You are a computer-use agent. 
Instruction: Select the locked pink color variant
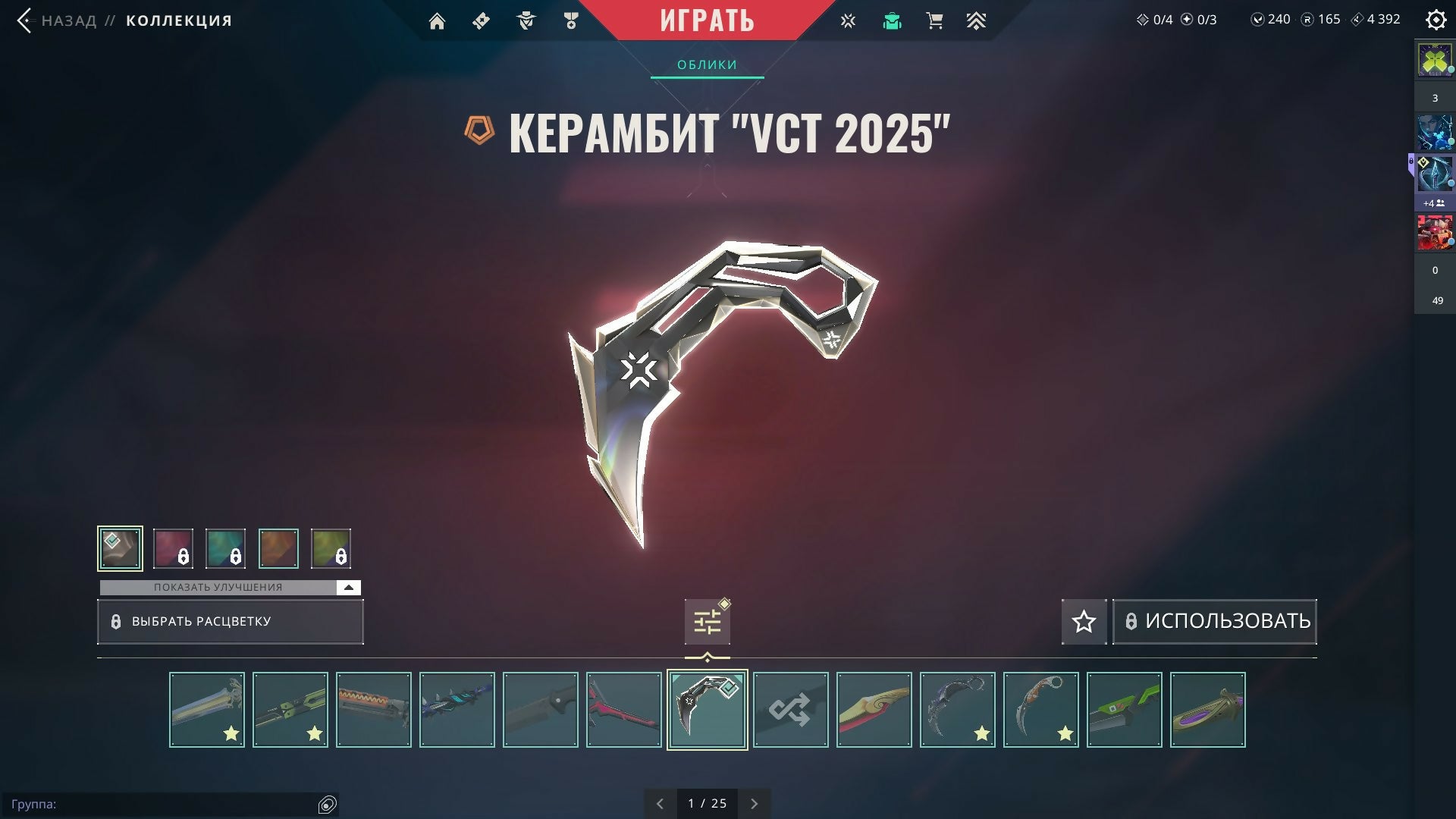coord(173,548)
